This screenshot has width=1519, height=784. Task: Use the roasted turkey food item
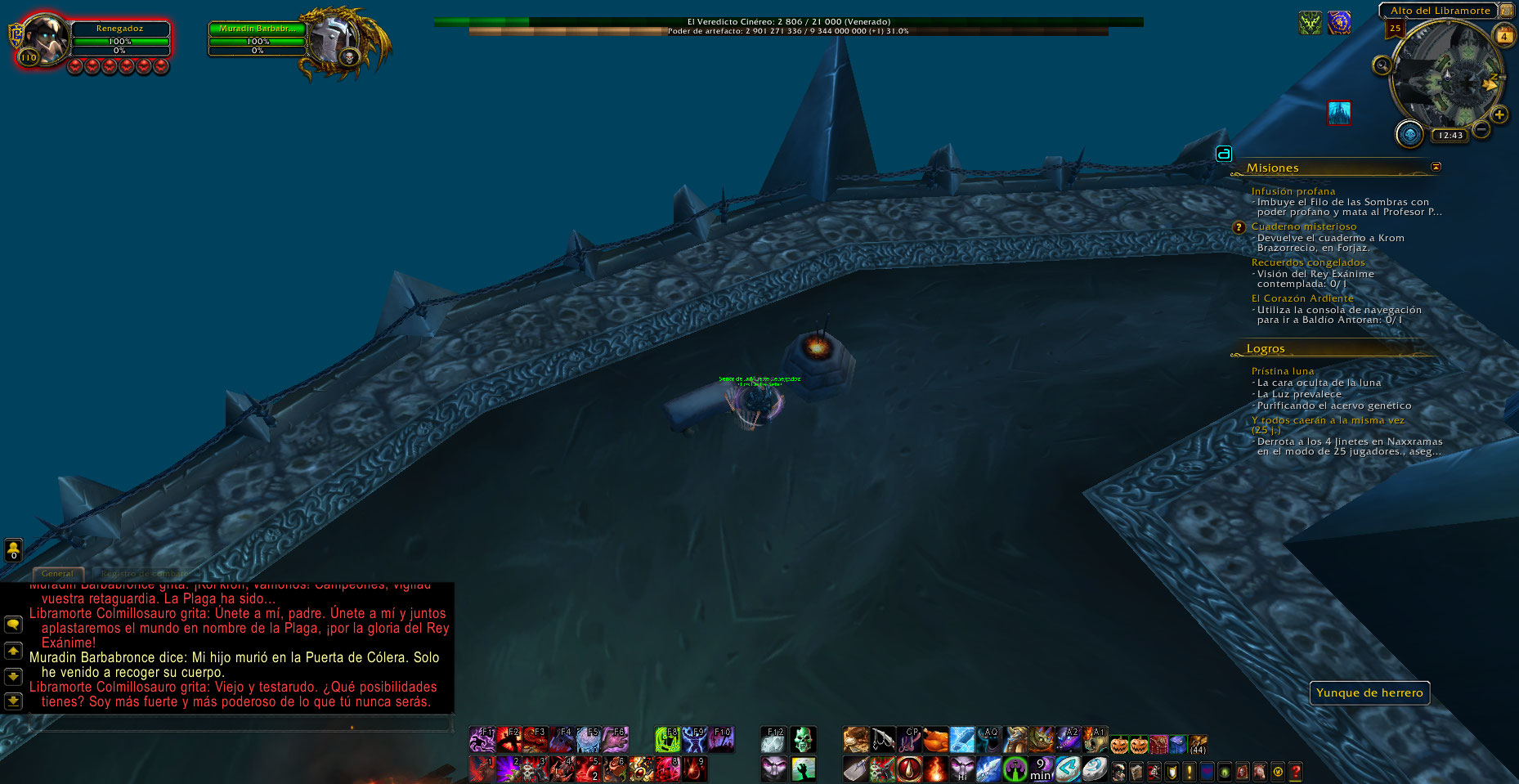pyautogui.click(x=935, y=740)
